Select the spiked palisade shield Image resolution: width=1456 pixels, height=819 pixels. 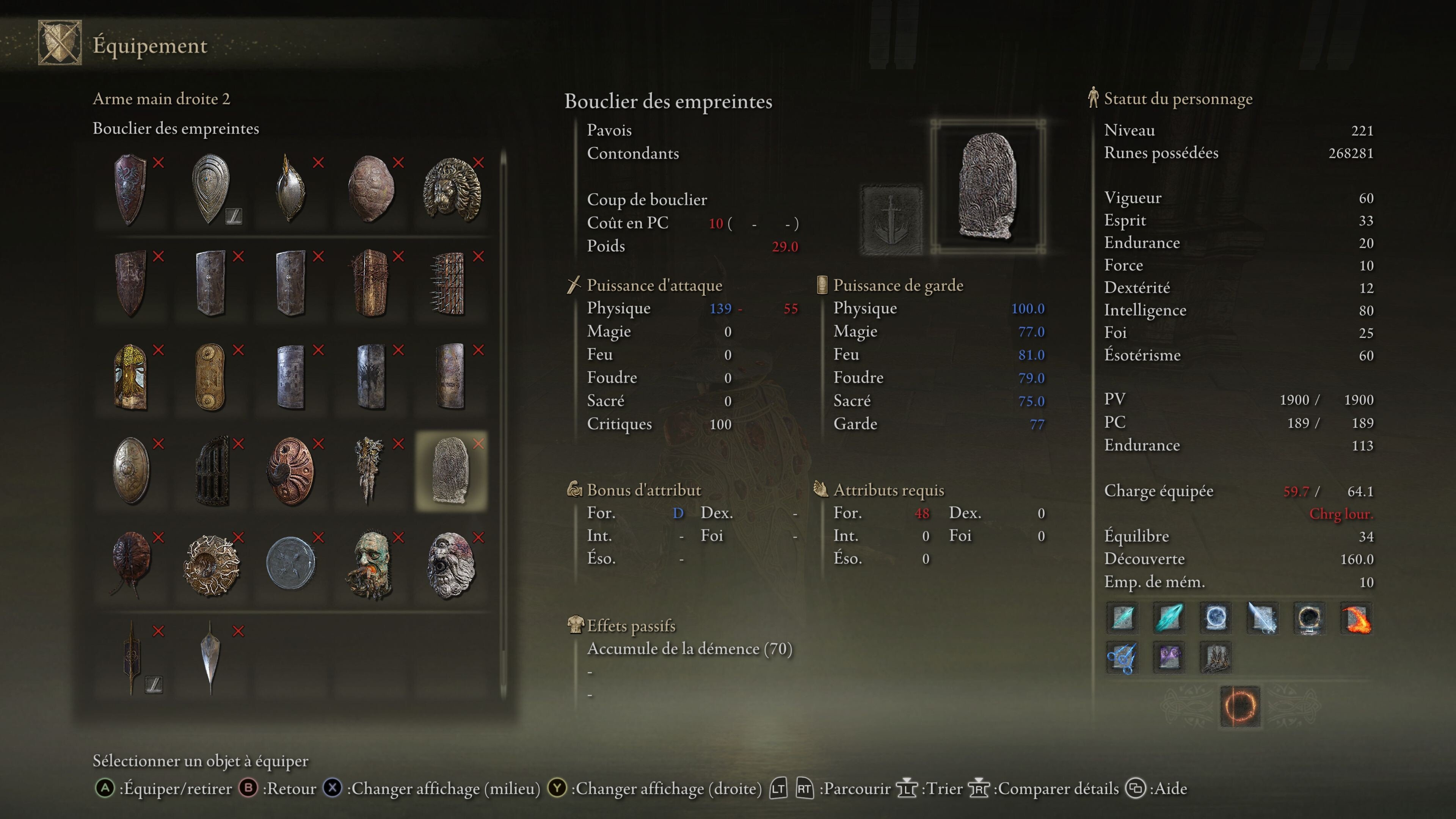[450, 282]
